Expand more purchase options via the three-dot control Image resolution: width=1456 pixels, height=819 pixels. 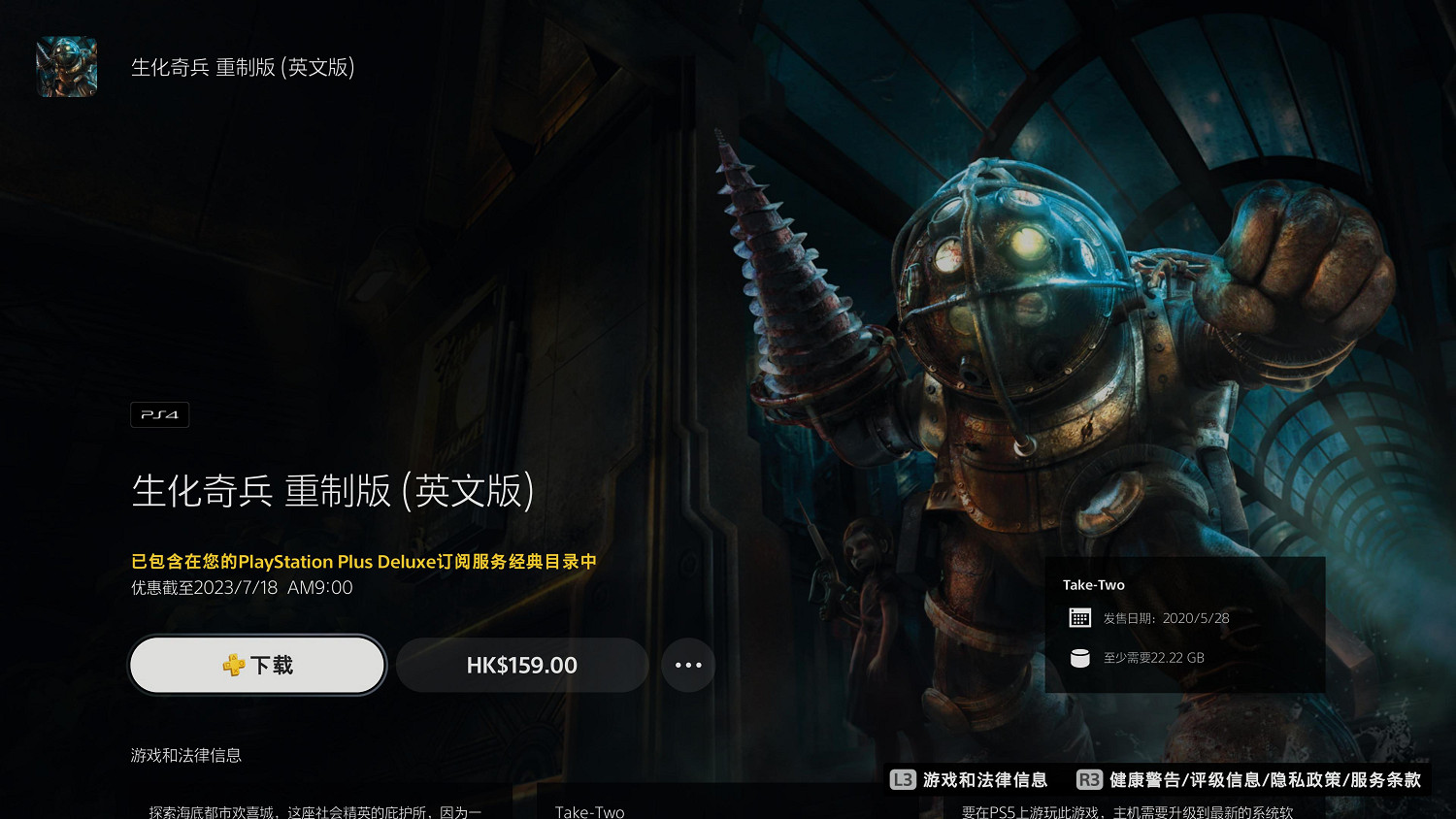tap(688, 665)
